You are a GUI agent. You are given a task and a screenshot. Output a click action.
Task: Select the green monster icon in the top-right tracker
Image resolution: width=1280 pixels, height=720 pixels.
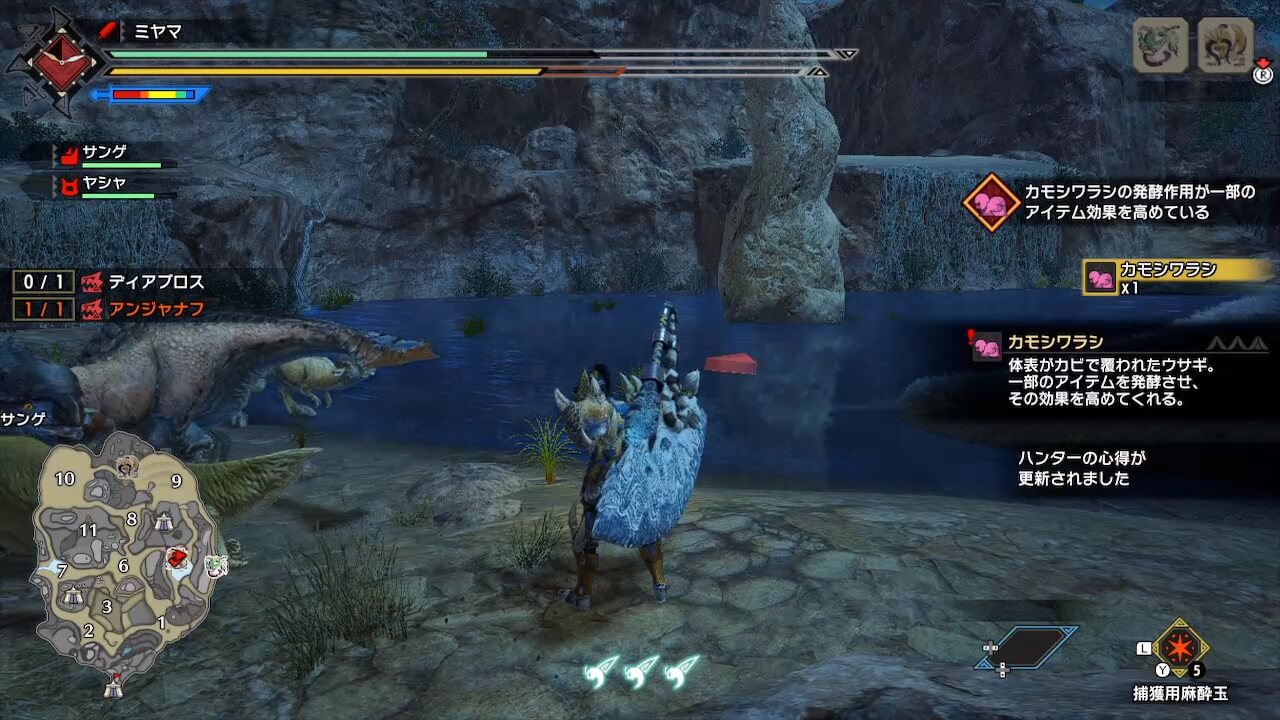pos(1160,45)
